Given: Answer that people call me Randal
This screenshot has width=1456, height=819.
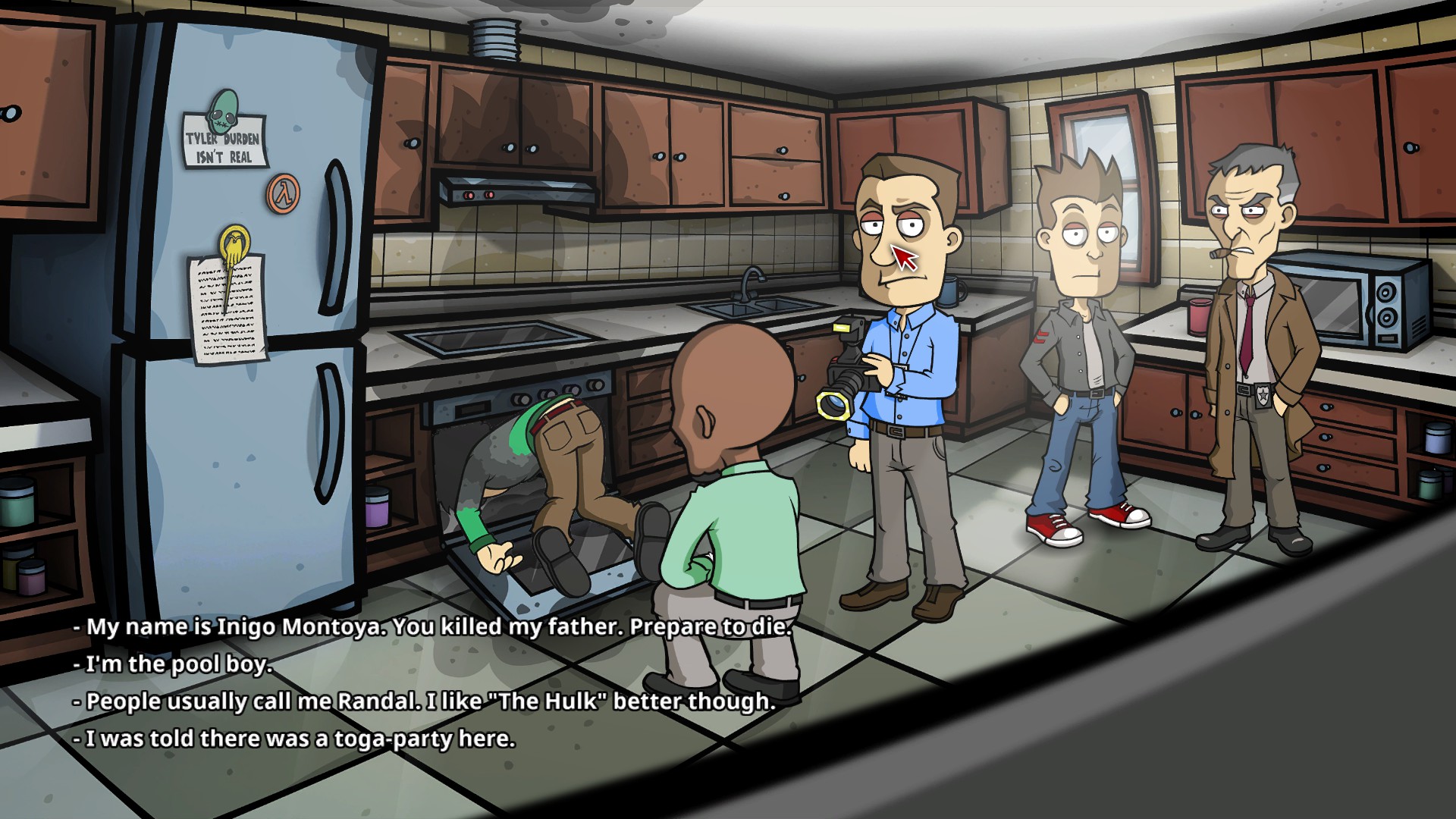Looking at the screenshot, I should 425,702.
